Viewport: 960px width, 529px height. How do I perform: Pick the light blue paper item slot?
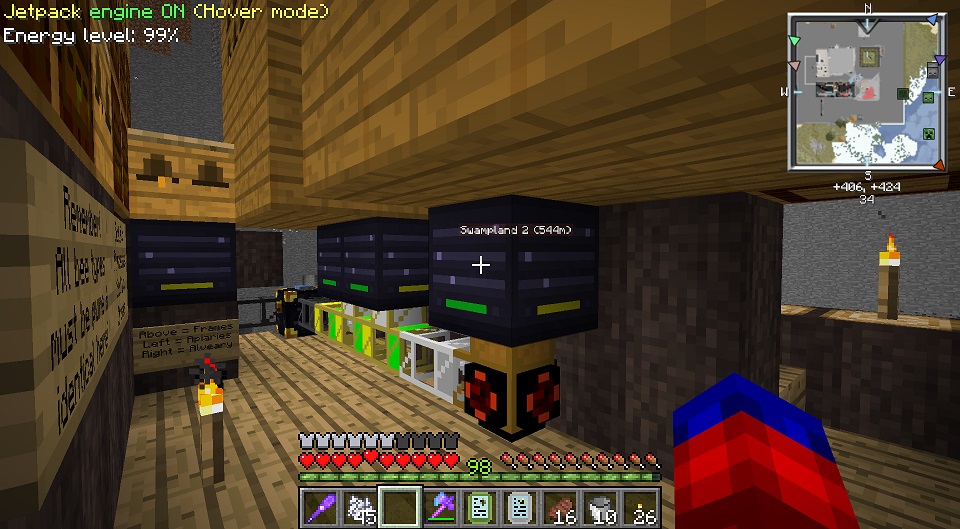point(519,506)
